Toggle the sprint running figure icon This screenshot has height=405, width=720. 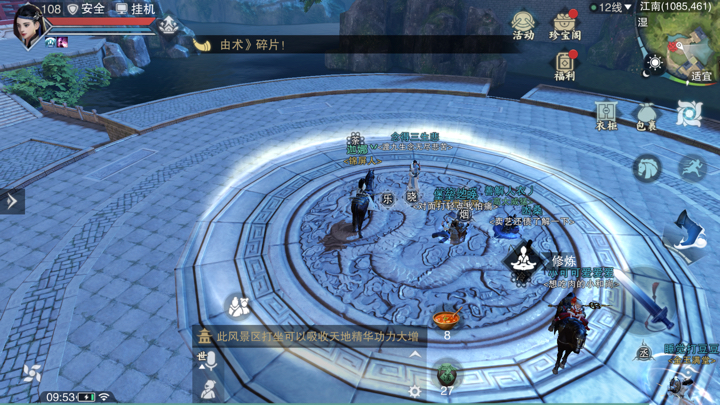691,167
